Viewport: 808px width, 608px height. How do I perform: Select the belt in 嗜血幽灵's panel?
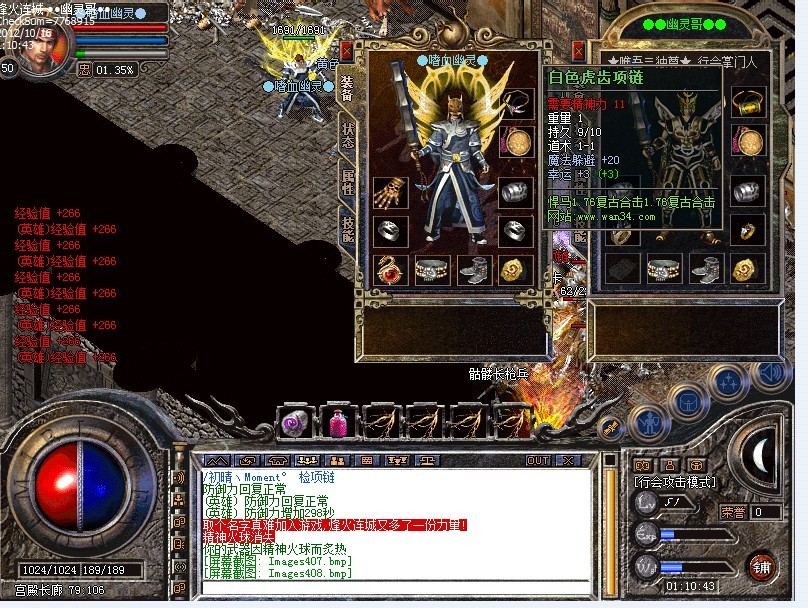(432, 269)
